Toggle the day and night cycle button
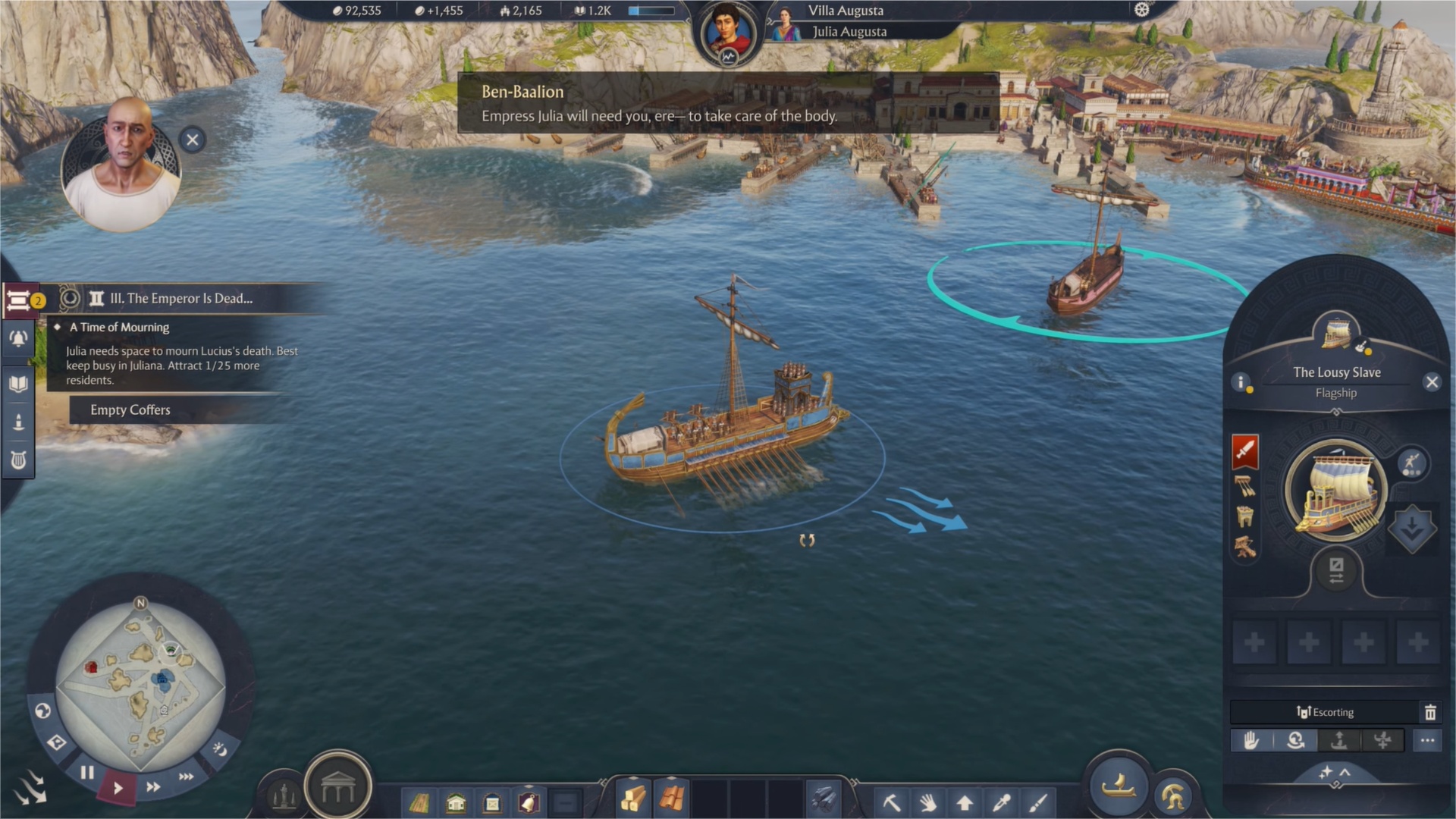1456x819 pixels. tap(220, 749)
